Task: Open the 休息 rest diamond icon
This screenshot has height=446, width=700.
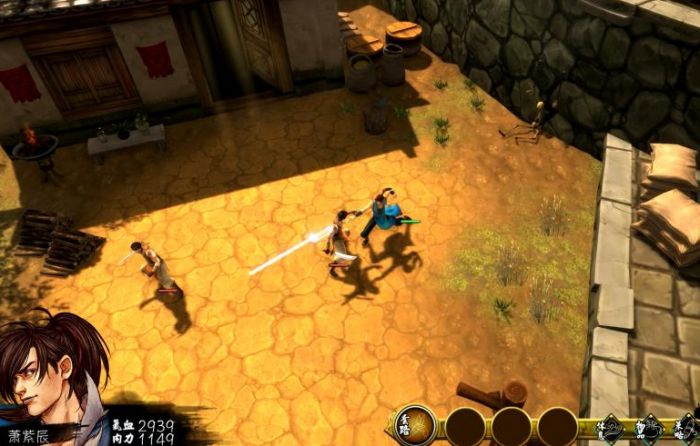Action: point(613,429)
